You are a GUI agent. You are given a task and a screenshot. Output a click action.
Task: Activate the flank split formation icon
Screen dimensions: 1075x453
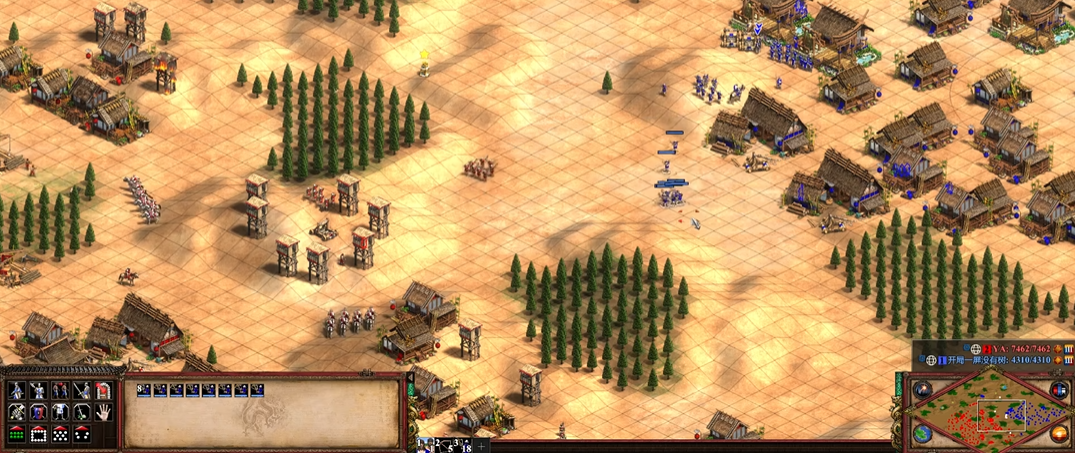pos(82,434)
